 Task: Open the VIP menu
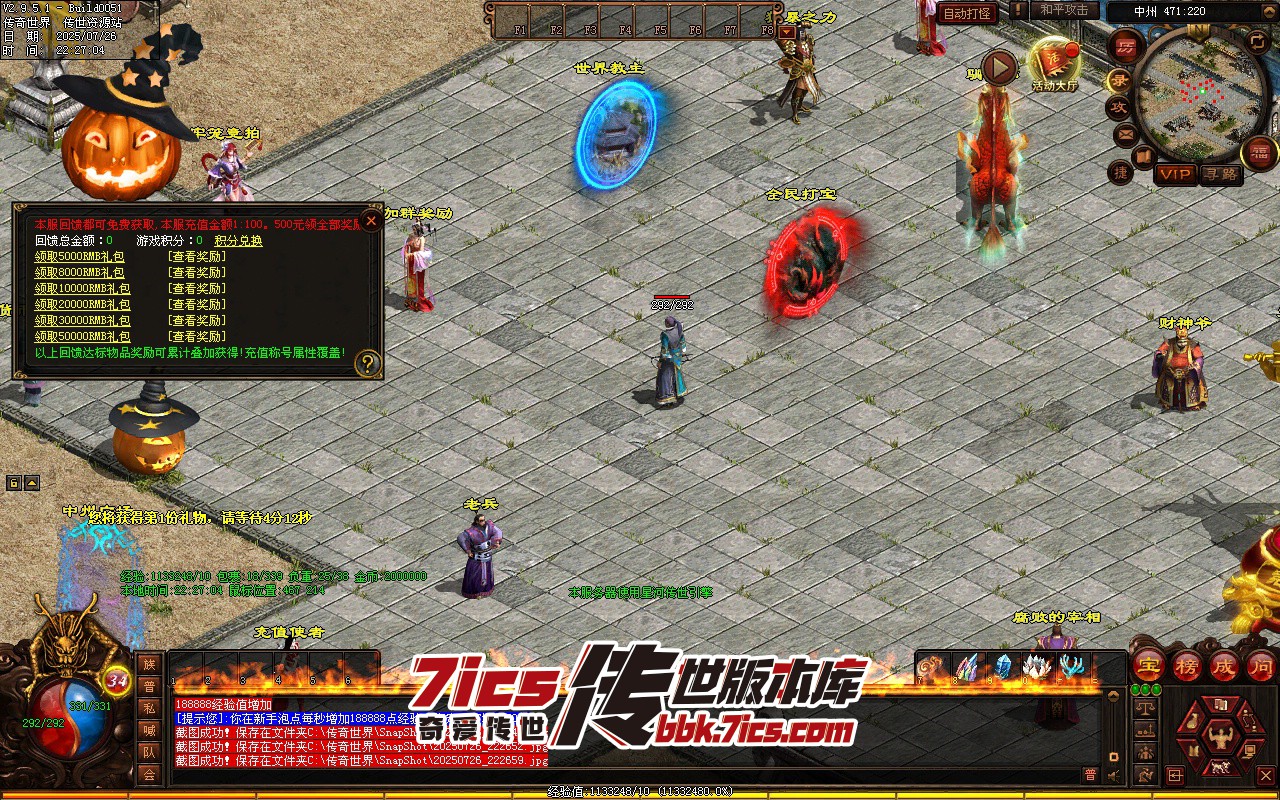tap(1176, 174)
